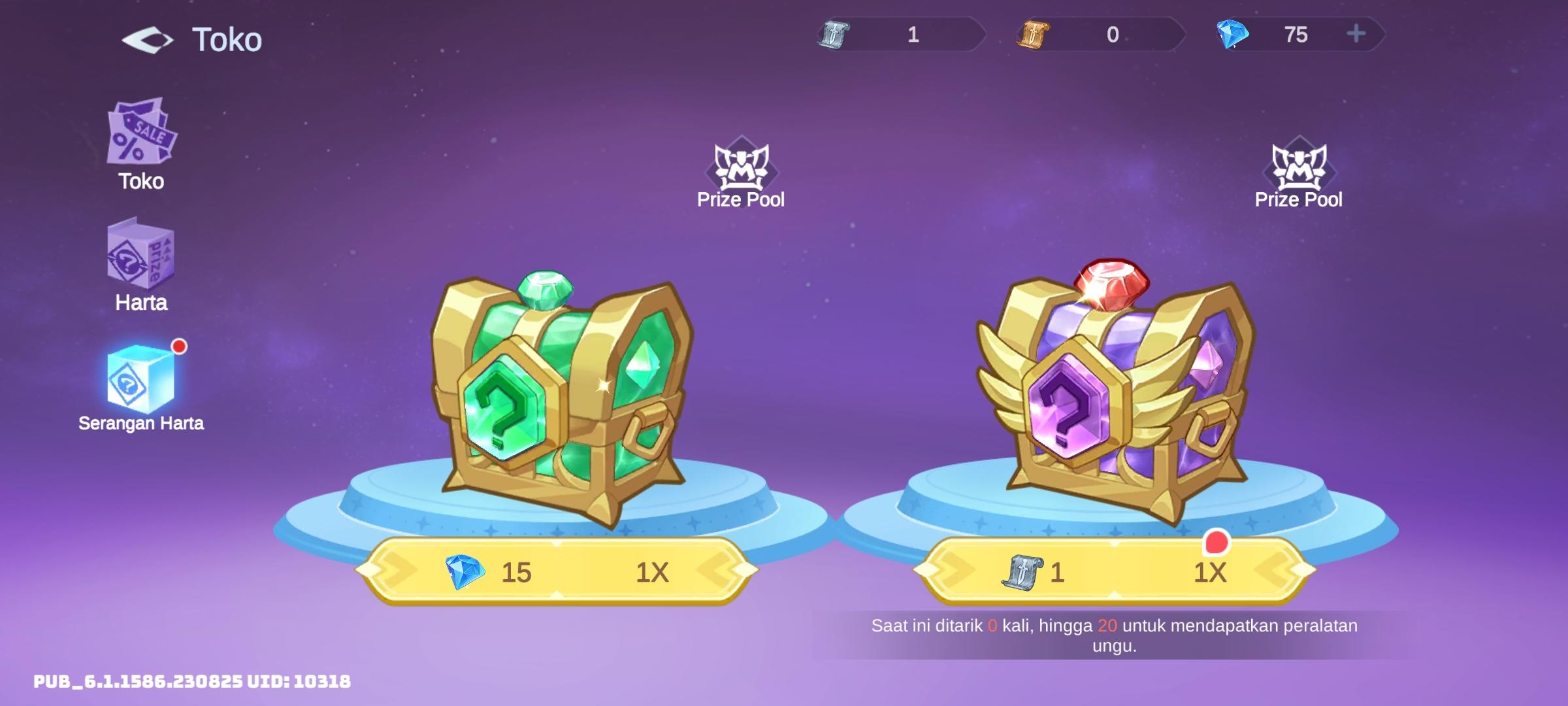Click the blue diamond currency icon at top
The height and width of the screenshot is (706, 1568).
(1232, 36)
